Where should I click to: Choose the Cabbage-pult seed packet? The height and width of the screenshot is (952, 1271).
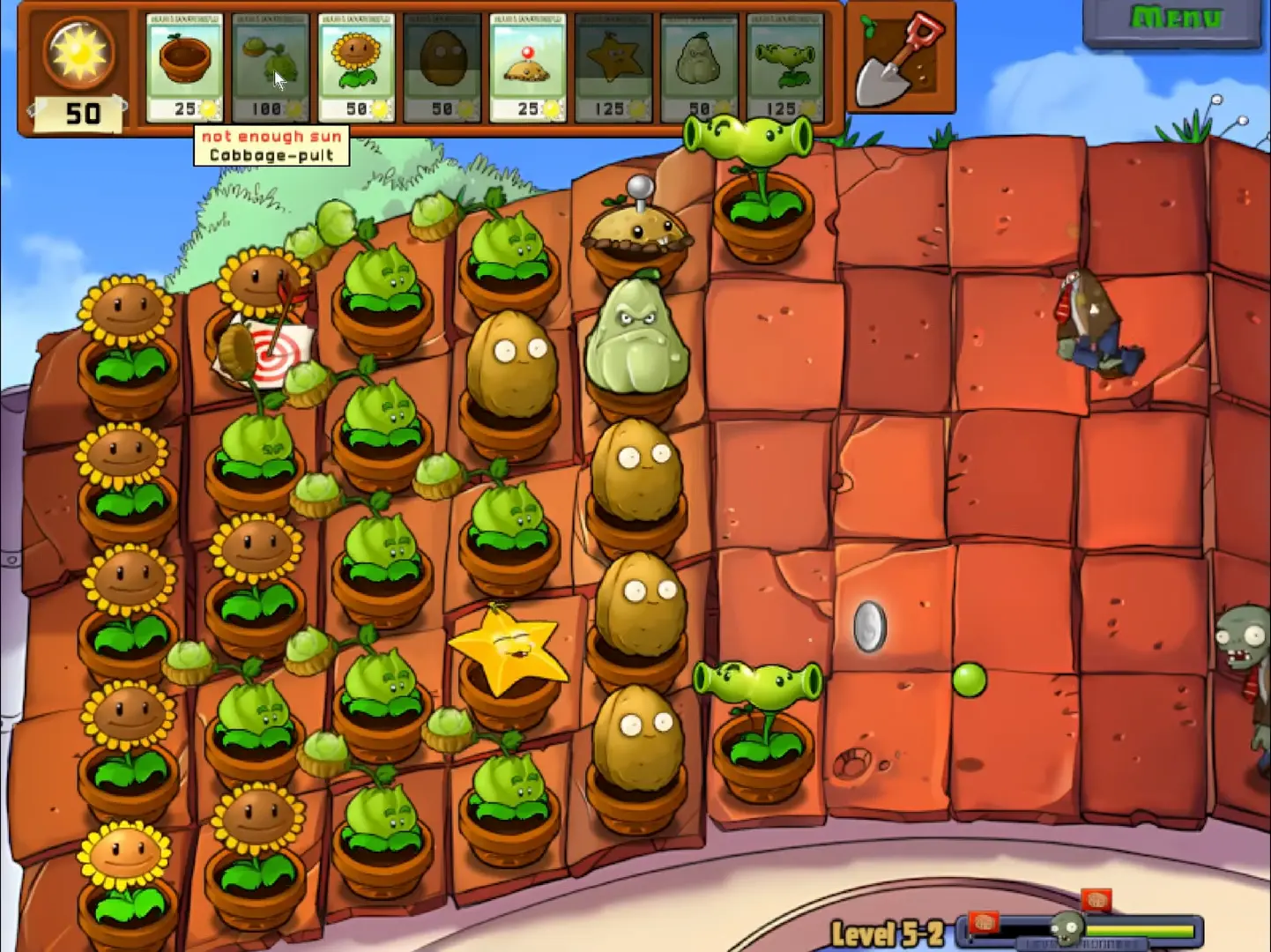point(271,67)
